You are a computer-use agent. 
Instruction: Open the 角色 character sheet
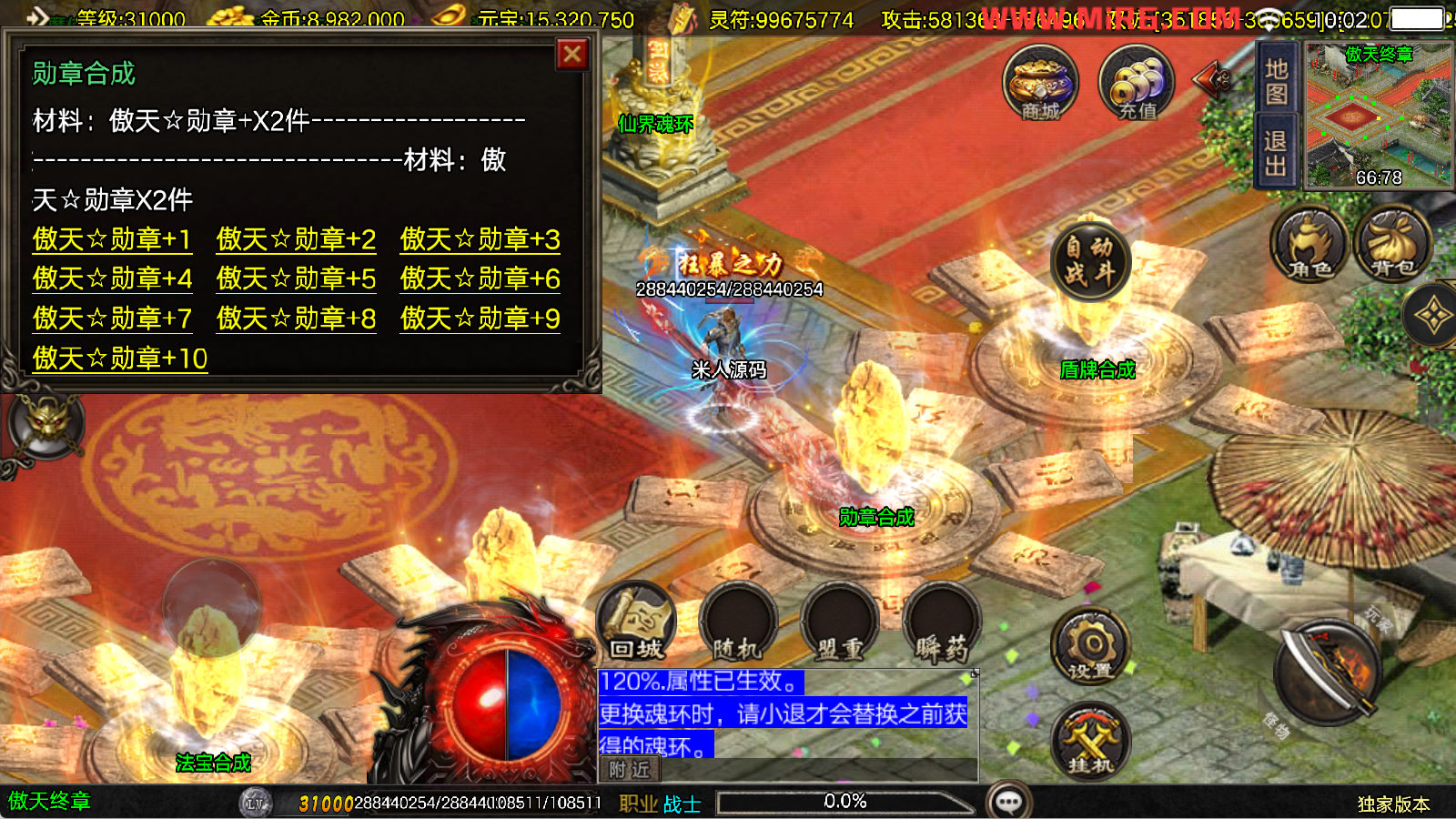tap(1309, 244)
